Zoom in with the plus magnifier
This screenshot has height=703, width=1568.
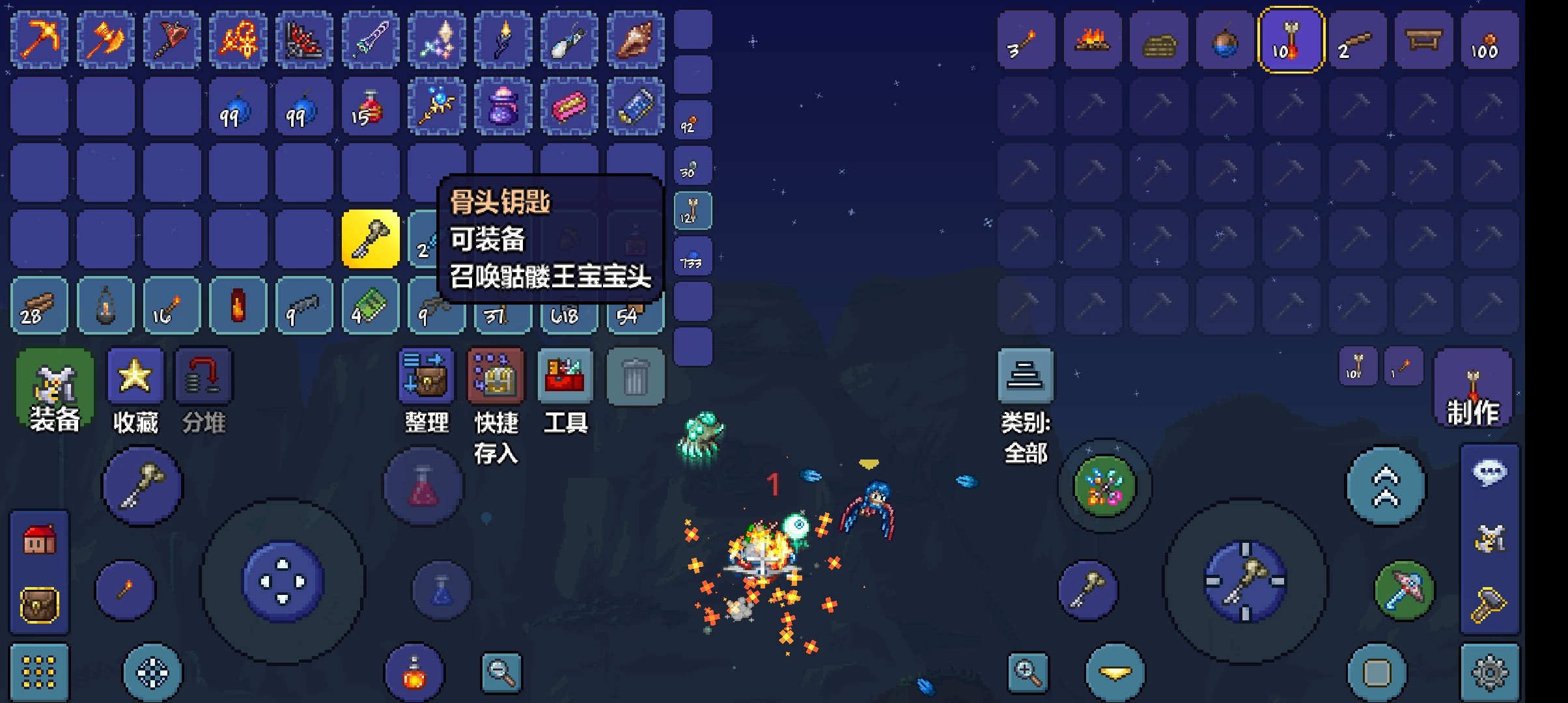coord(1028,672)
